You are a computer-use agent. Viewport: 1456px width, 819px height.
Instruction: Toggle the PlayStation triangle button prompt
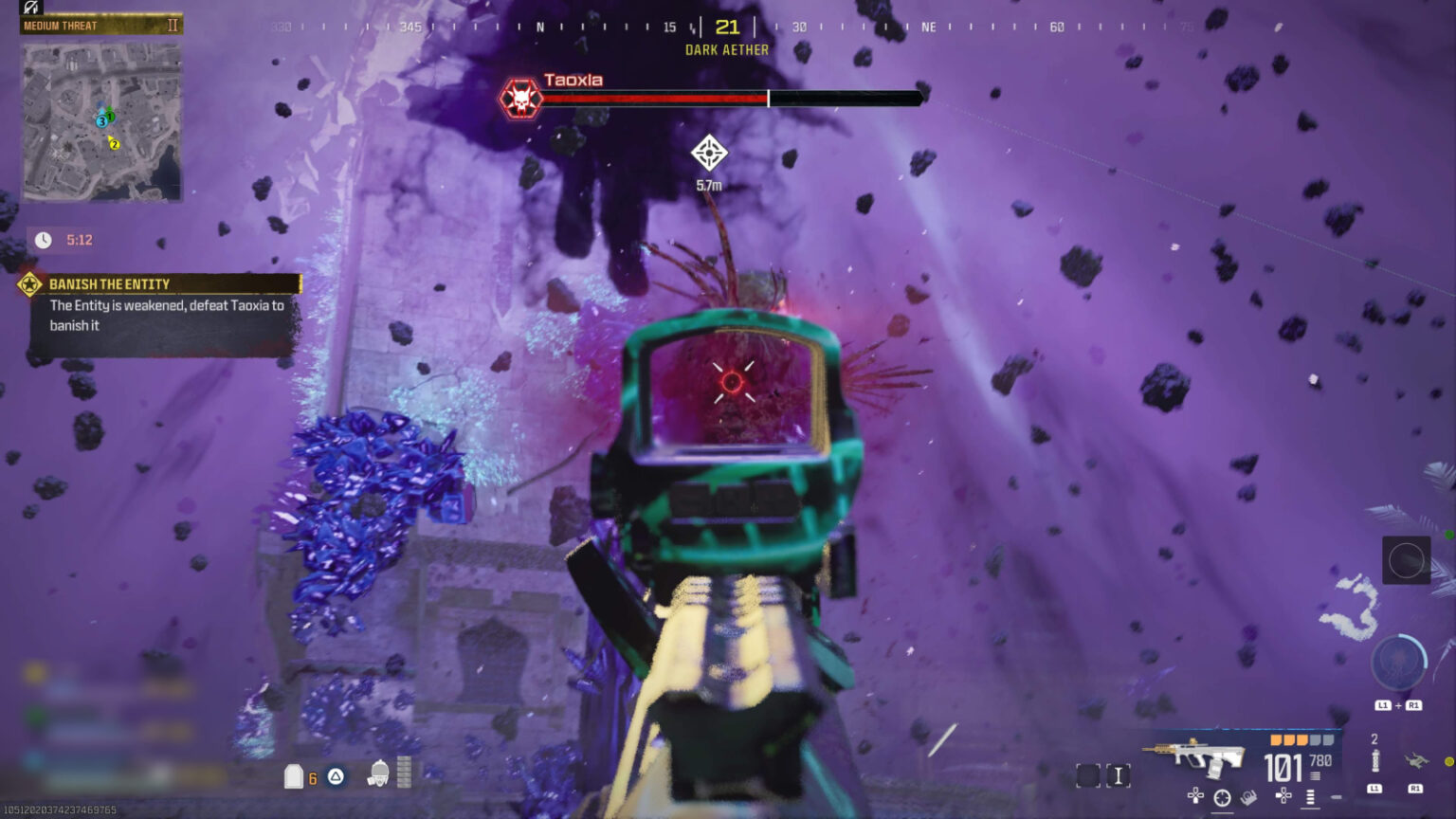click(335, 776)
